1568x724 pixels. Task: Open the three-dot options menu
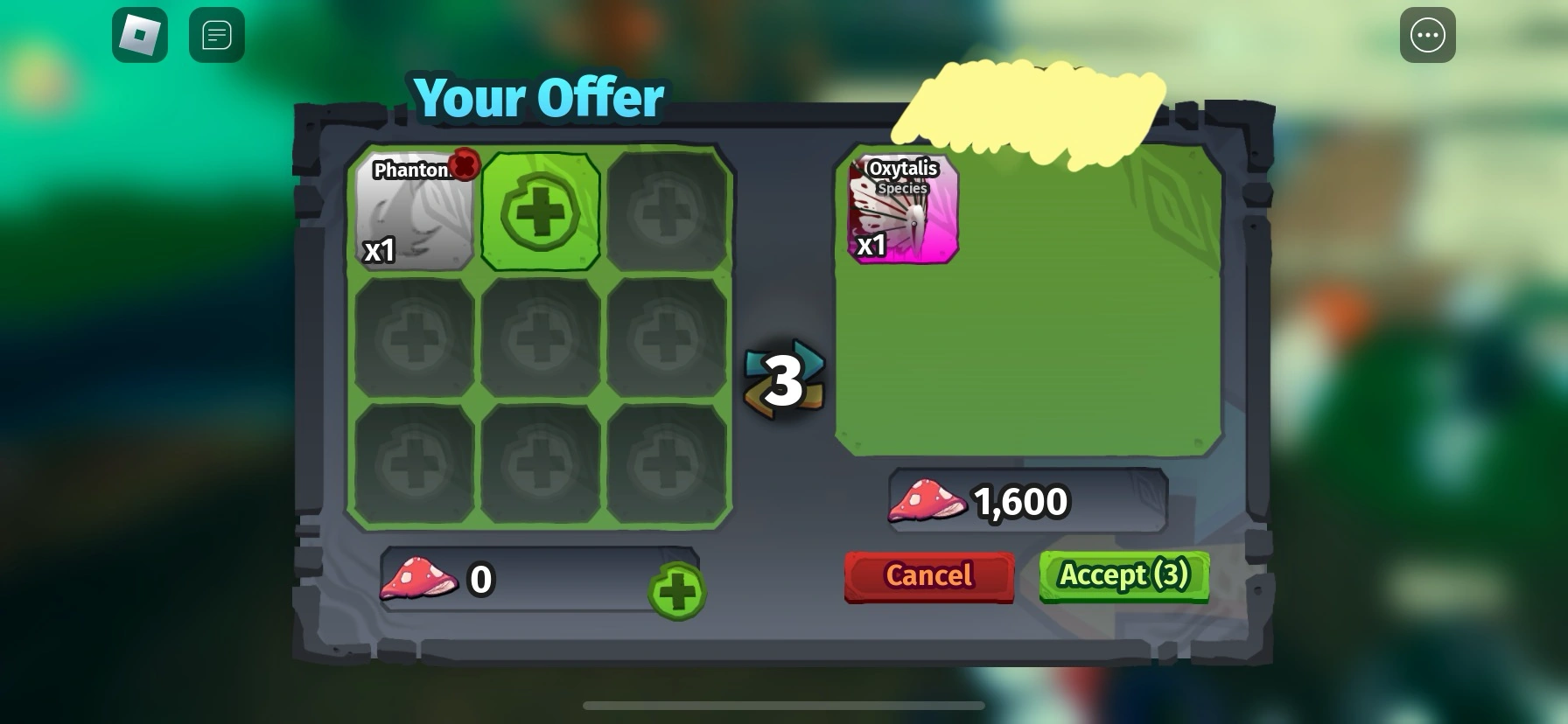coord(1428,35)
